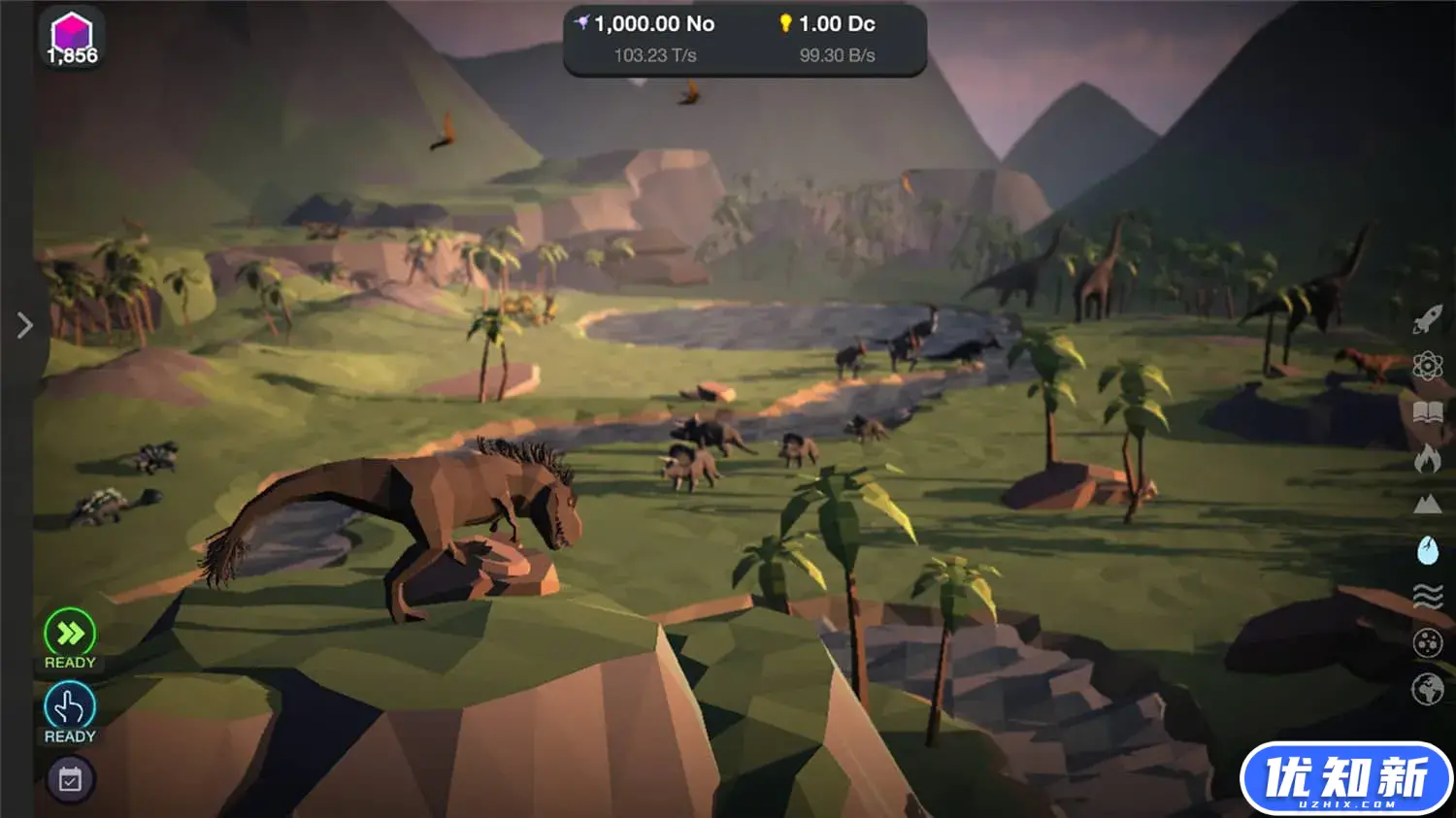Select the cell petri dish icon
1456x818 pixels.
click(x=1427, y=642)
